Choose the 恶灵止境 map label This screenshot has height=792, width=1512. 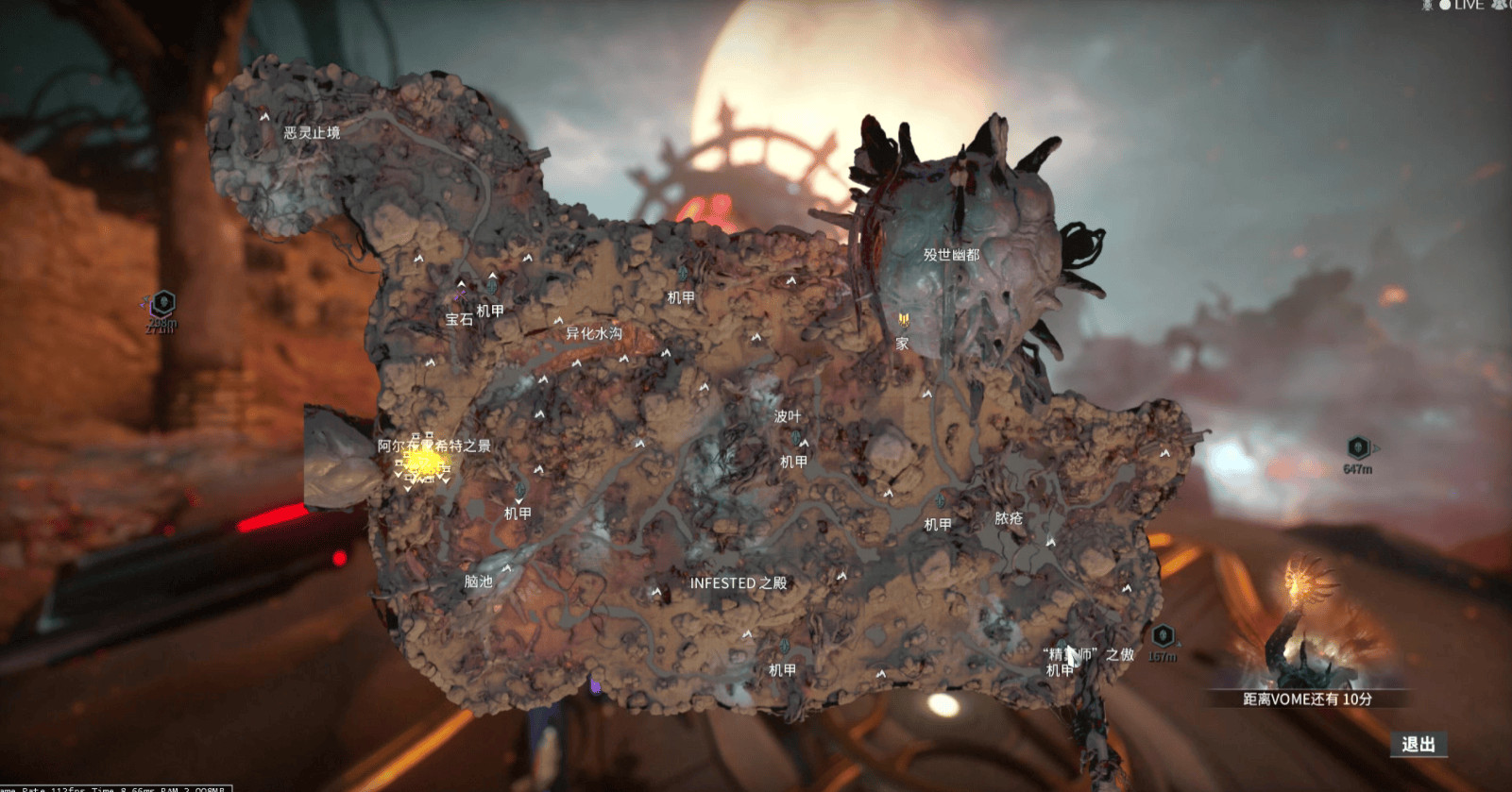point(312,133)
